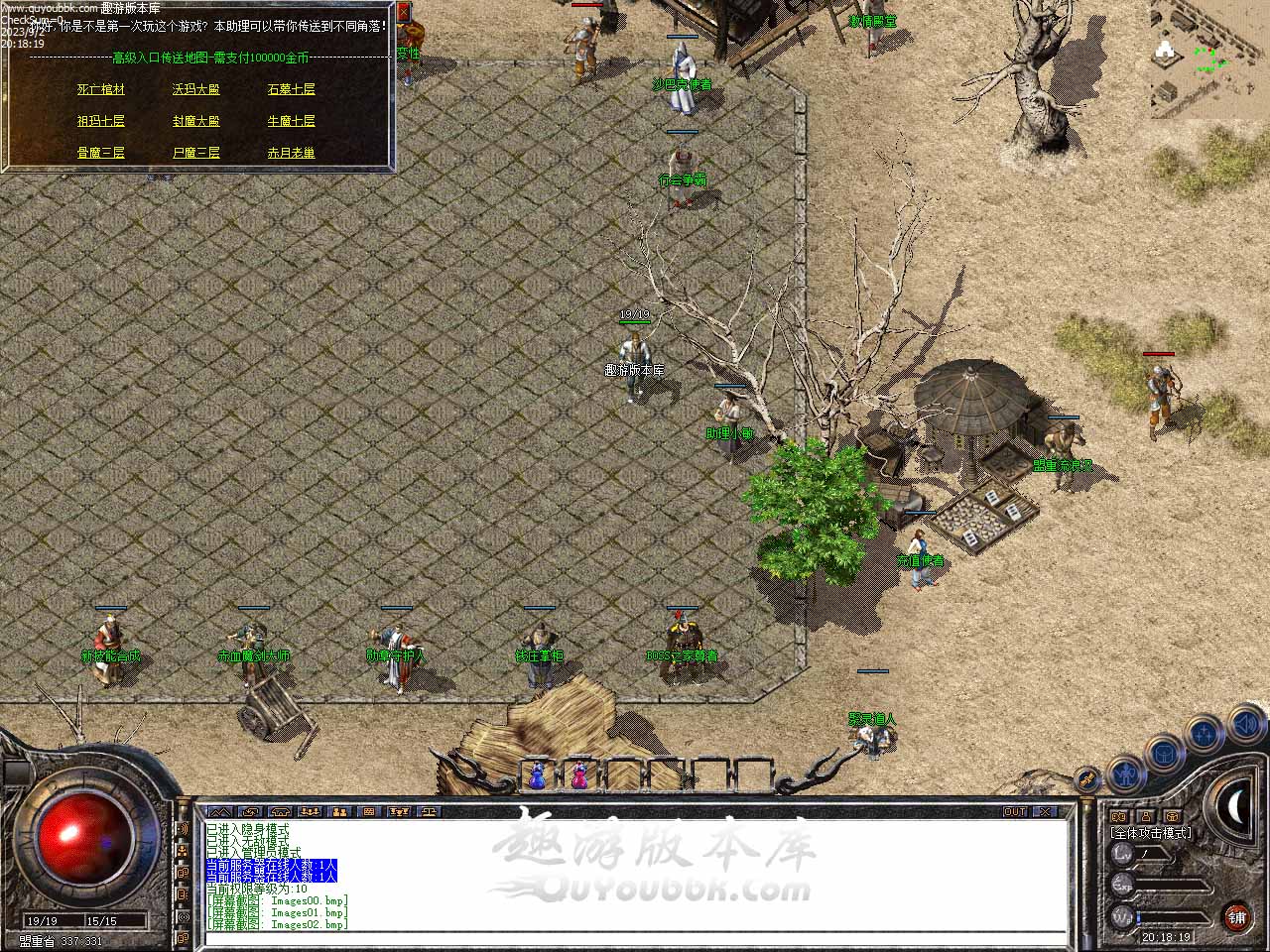The width and height of the screenshot is (1270, 952).
Task: Click the X button beside OUT
Action: [1045, 811]
